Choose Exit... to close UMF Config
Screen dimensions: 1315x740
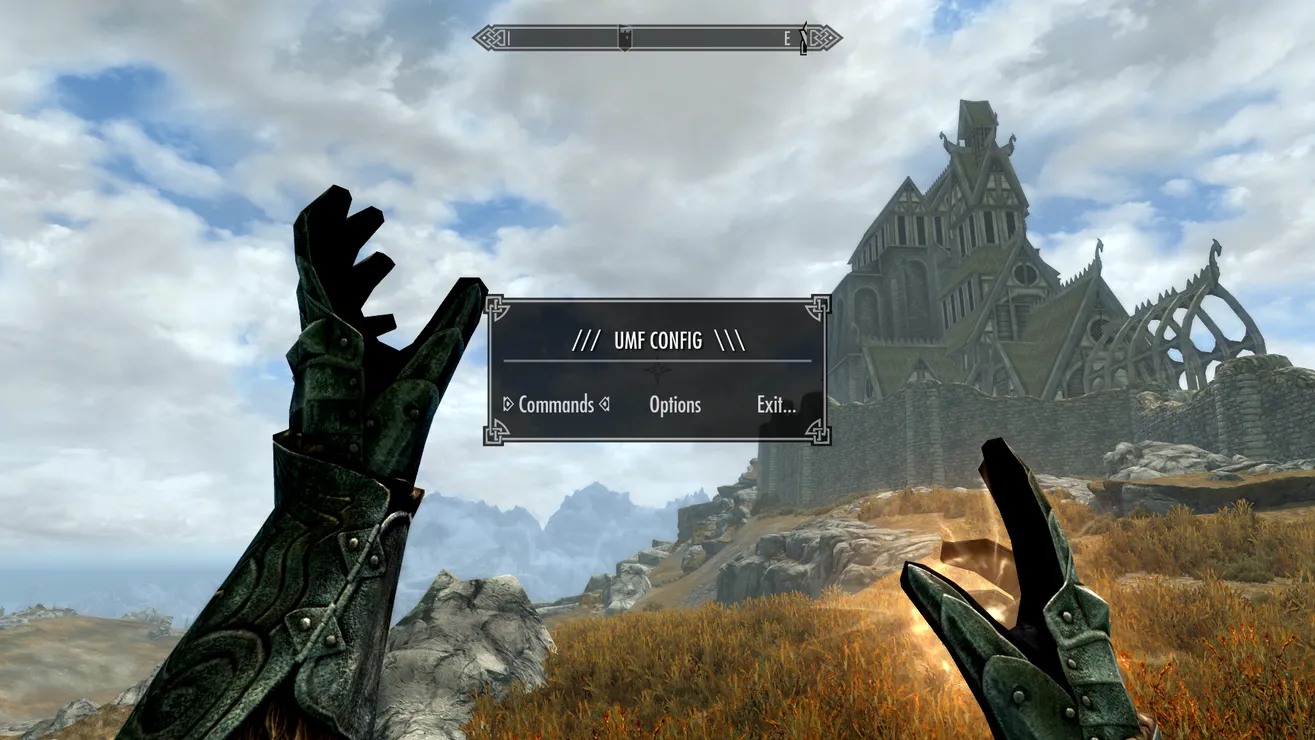coord(776,405)
